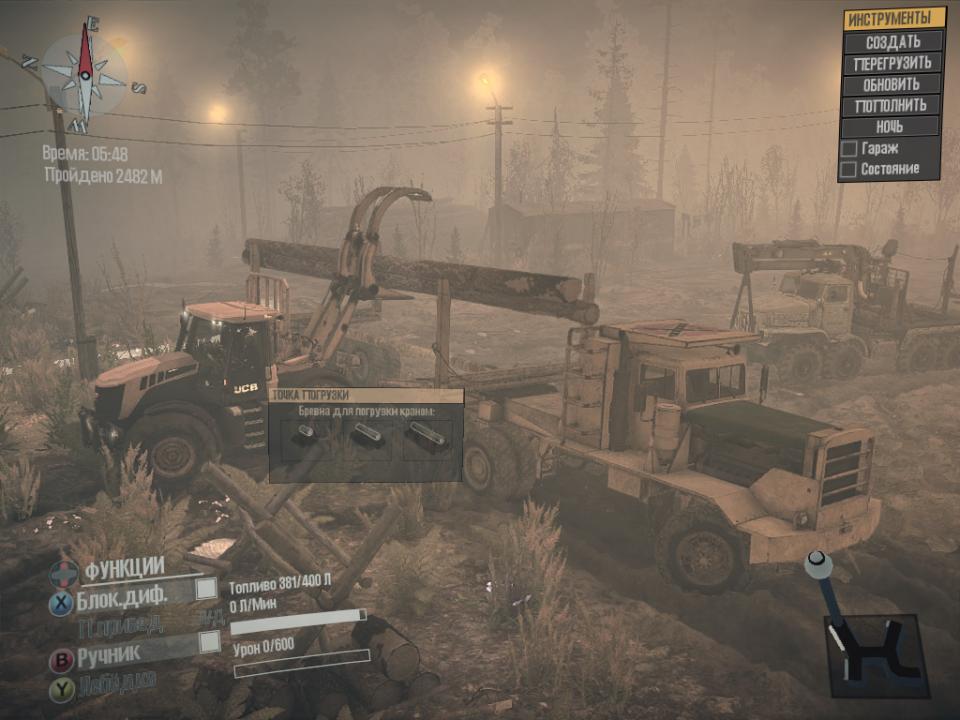
Task: Click the compass rose indicator
Action: [x=85, y=73]
